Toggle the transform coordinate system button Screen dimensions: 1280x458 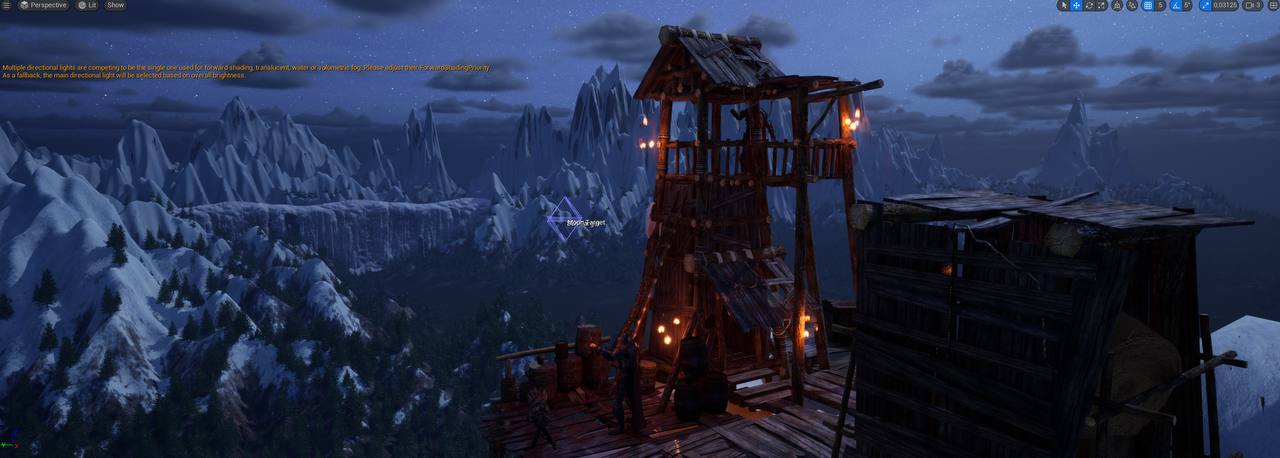point(1118,5)
